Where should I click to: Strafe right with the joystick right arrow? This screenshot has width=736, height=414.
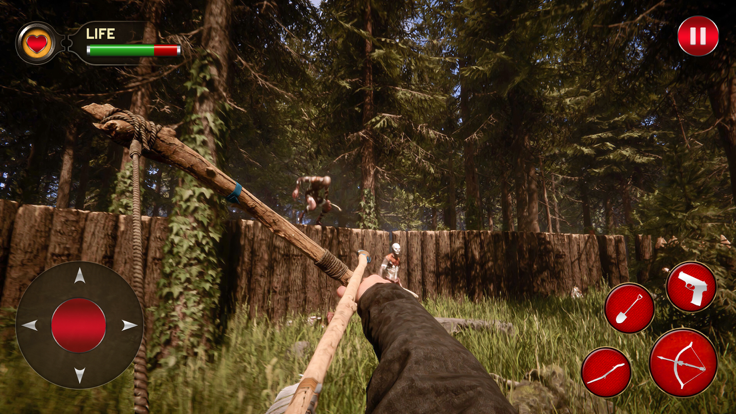[x=128, y=325]
